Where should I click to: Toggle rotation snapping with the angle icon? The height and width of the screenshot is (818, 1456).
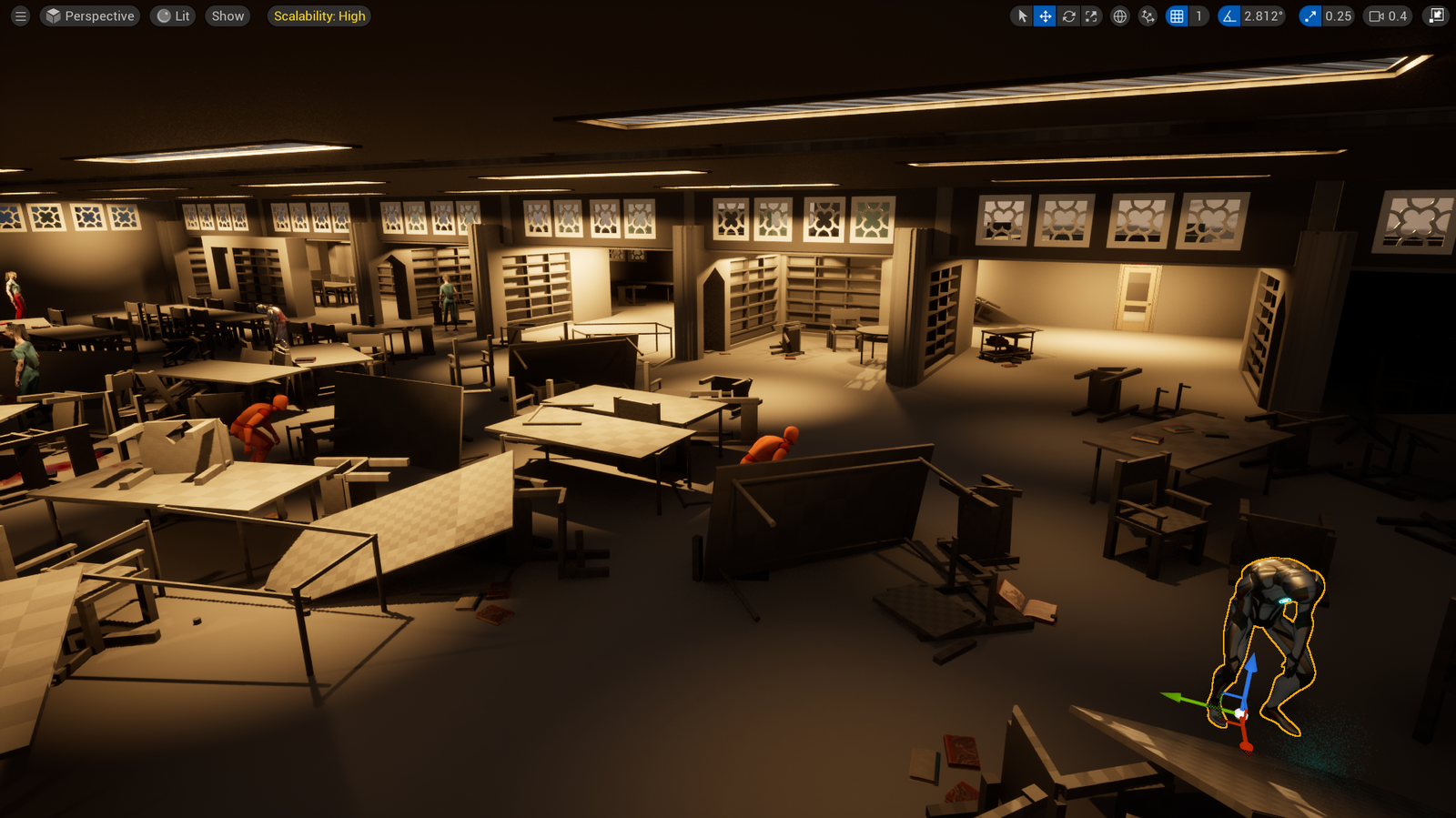point(1231,15)
